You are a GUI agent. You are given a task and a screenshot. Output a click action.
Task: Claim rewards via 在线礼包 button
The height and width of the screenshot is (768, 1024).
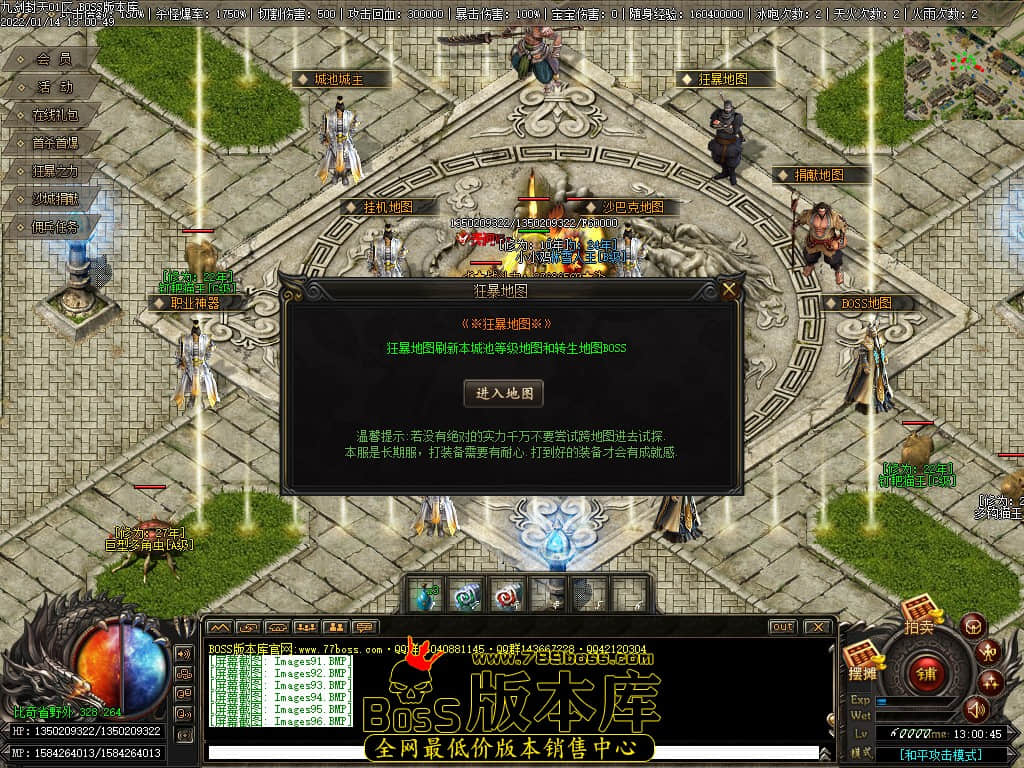(54, 115)
